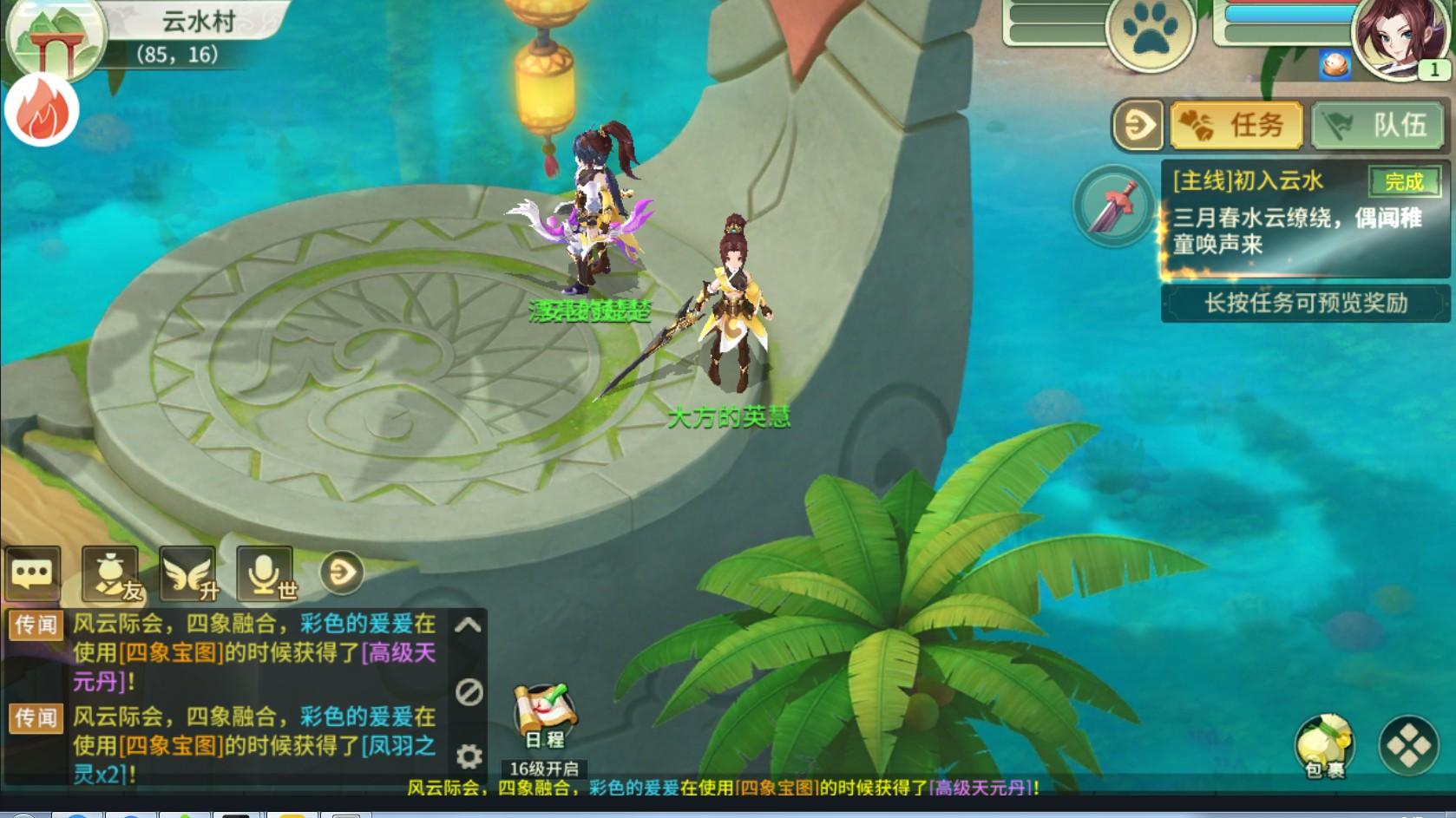1456x818 pixels.
Task: Expand the chat log upward
Action: 469,625
